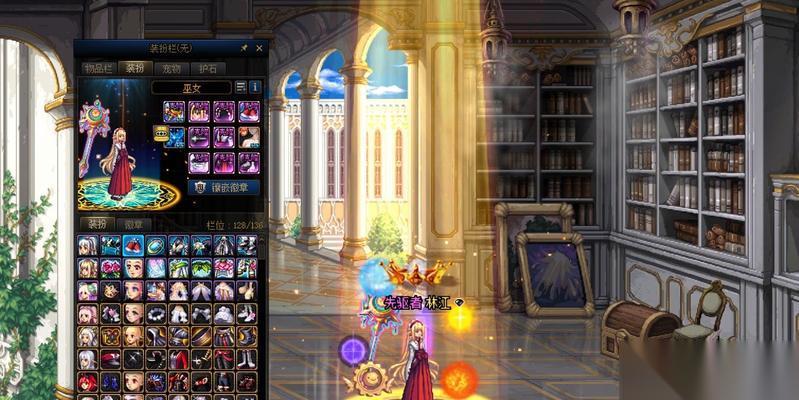This screenshot has height=400, width=799.
Task: Switch to the 护石 tab
Action: [x=206, y=68]
